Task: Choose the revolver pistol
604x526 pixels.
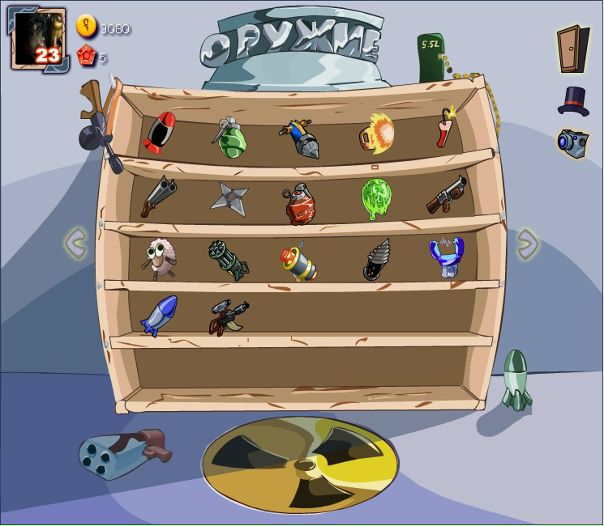Action: click(446, 195)
